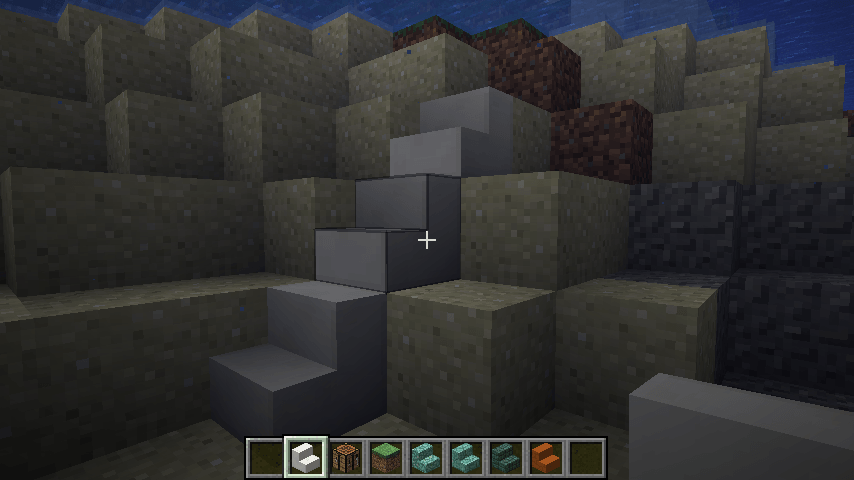
Task: Select the white stairs hotbar slot
Action: tap(306, 457)
